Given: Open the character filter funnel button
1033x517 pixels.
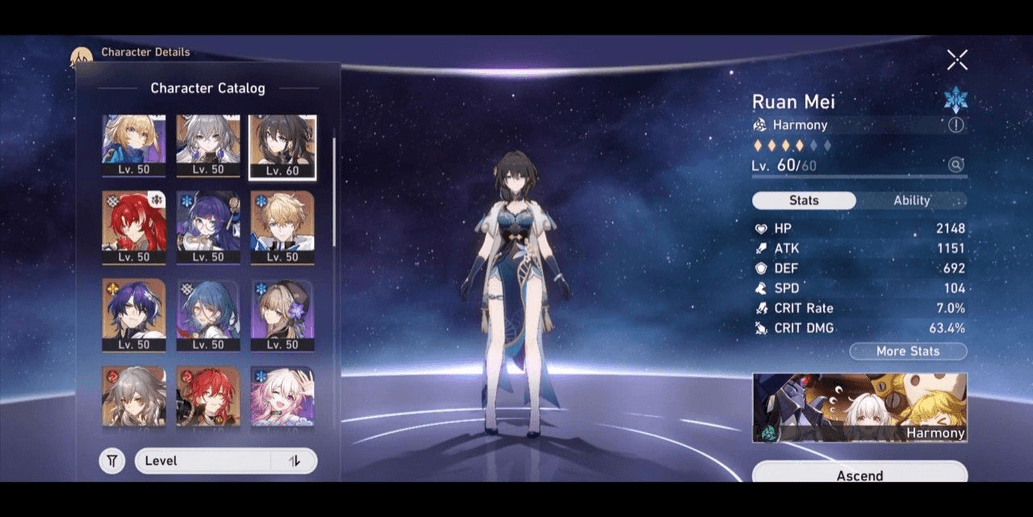Looking at the screenshot, I should coord(112,461).
